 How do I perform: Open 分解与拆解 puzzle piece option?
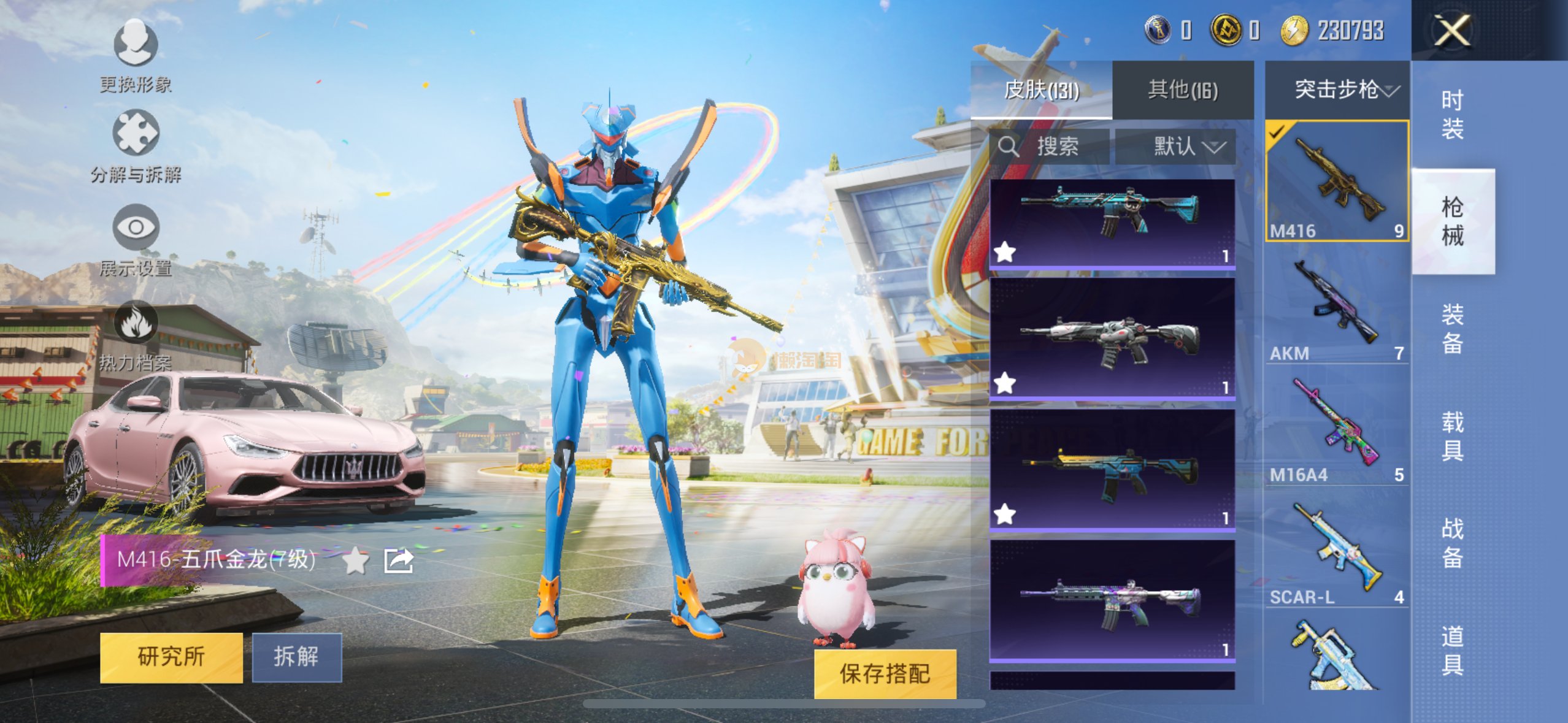pos(136,146)
